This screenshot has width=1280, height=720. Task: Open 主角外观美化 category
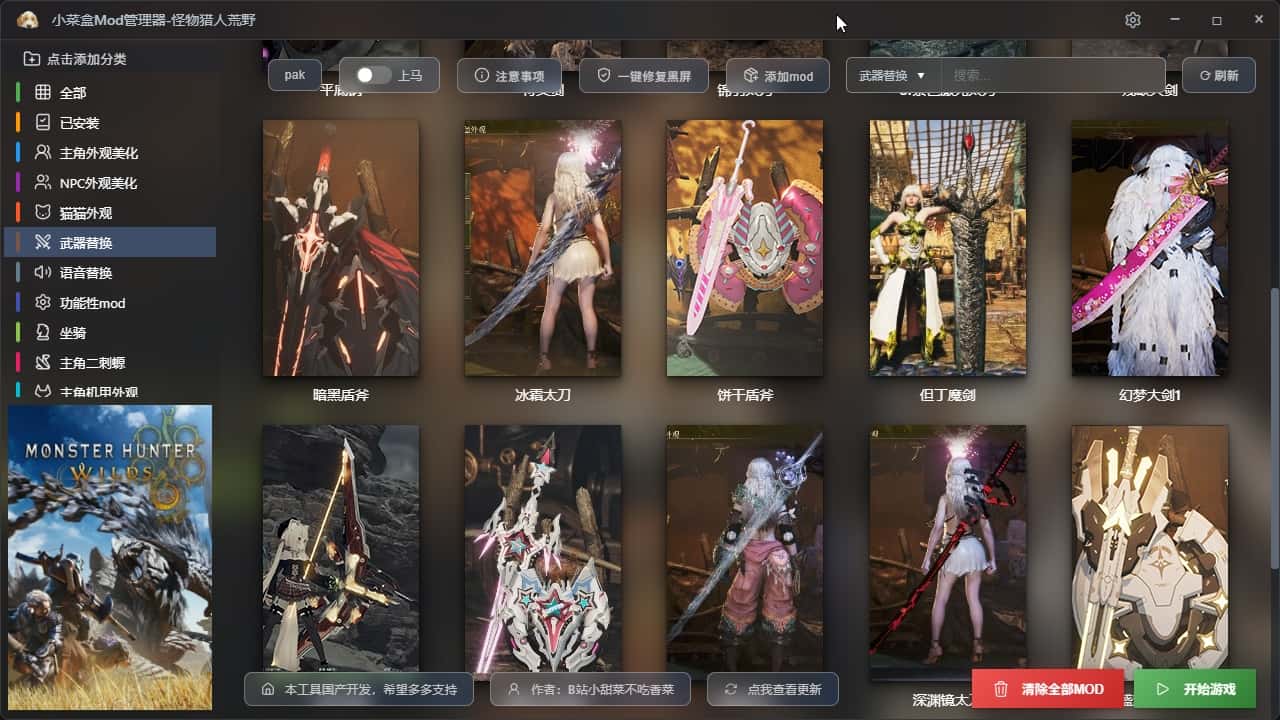coord(98,153)
